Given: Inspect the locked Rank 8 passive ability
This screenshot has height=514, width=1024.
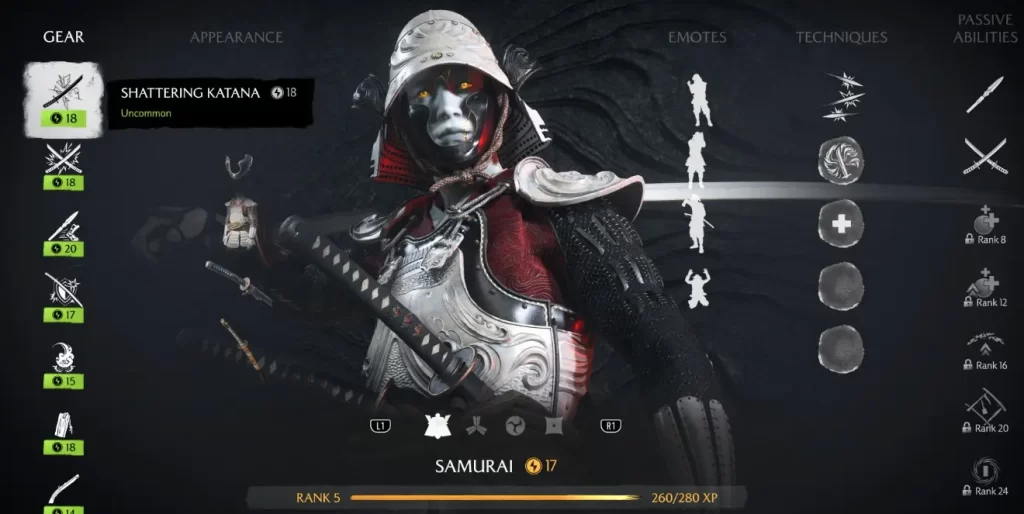Looking at the screenshot, I should 985,227.
